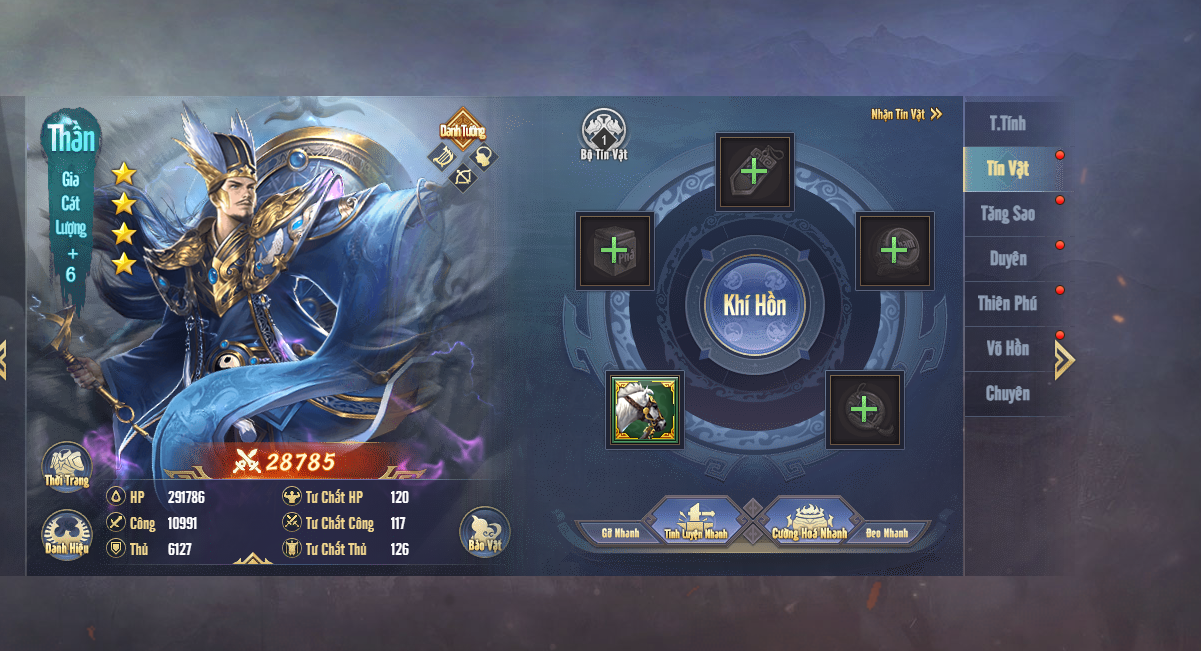Open the Võ Hồn tab

[1006, 349]
